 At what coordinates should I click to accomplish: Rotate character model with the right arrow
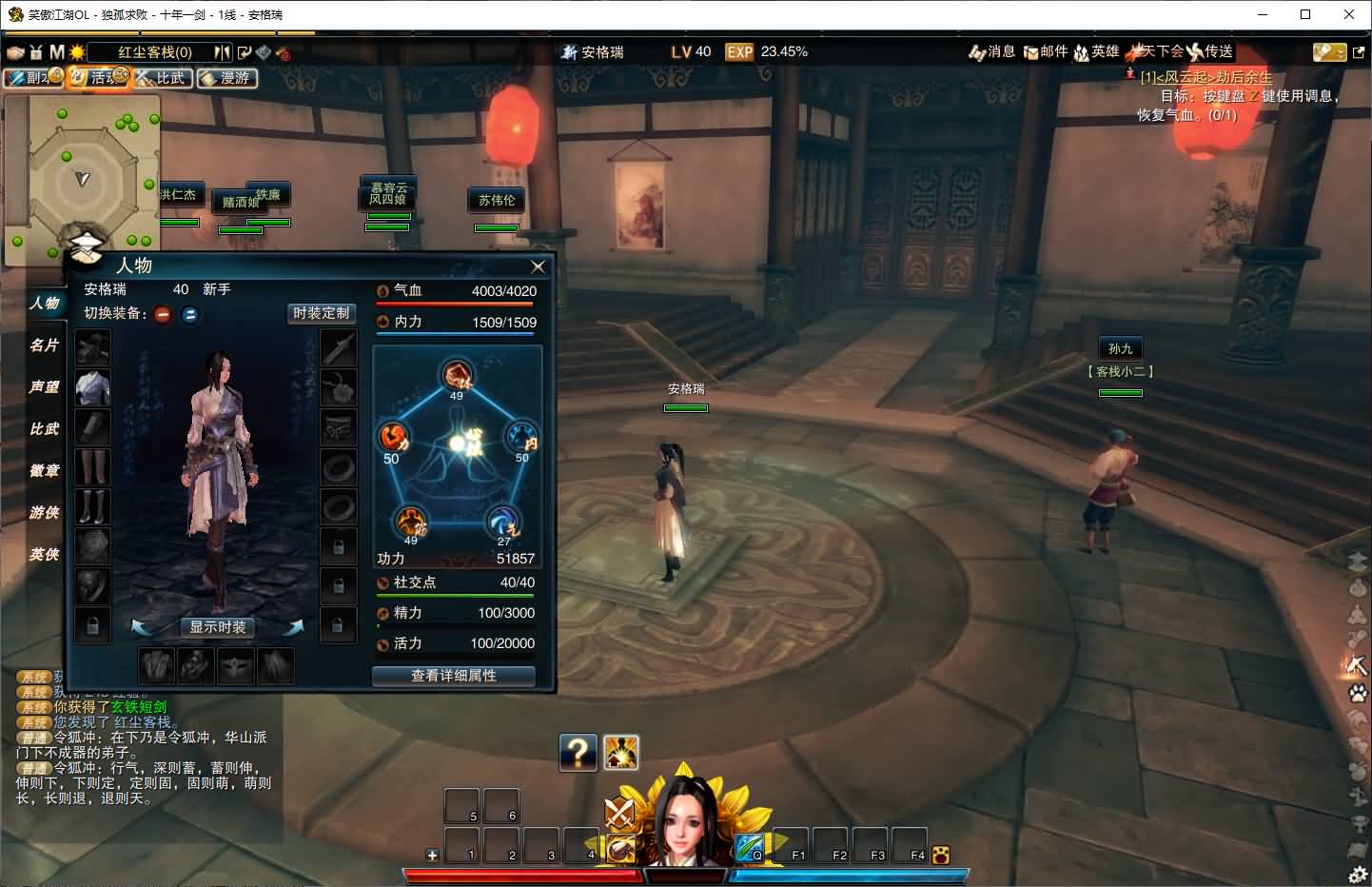(x=293, y=627)
